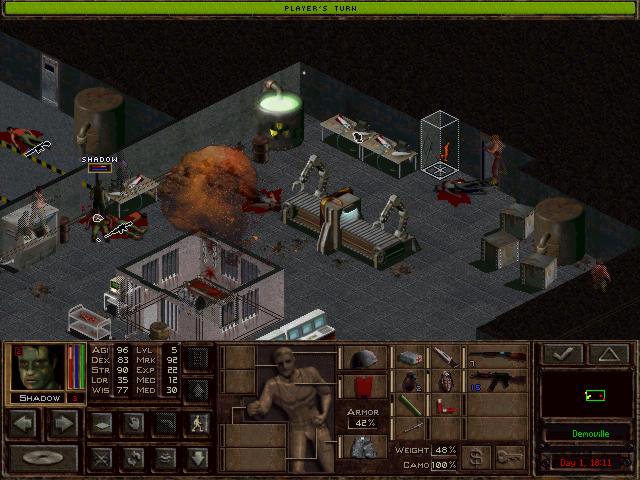Click the hand action button

(132, 422)
